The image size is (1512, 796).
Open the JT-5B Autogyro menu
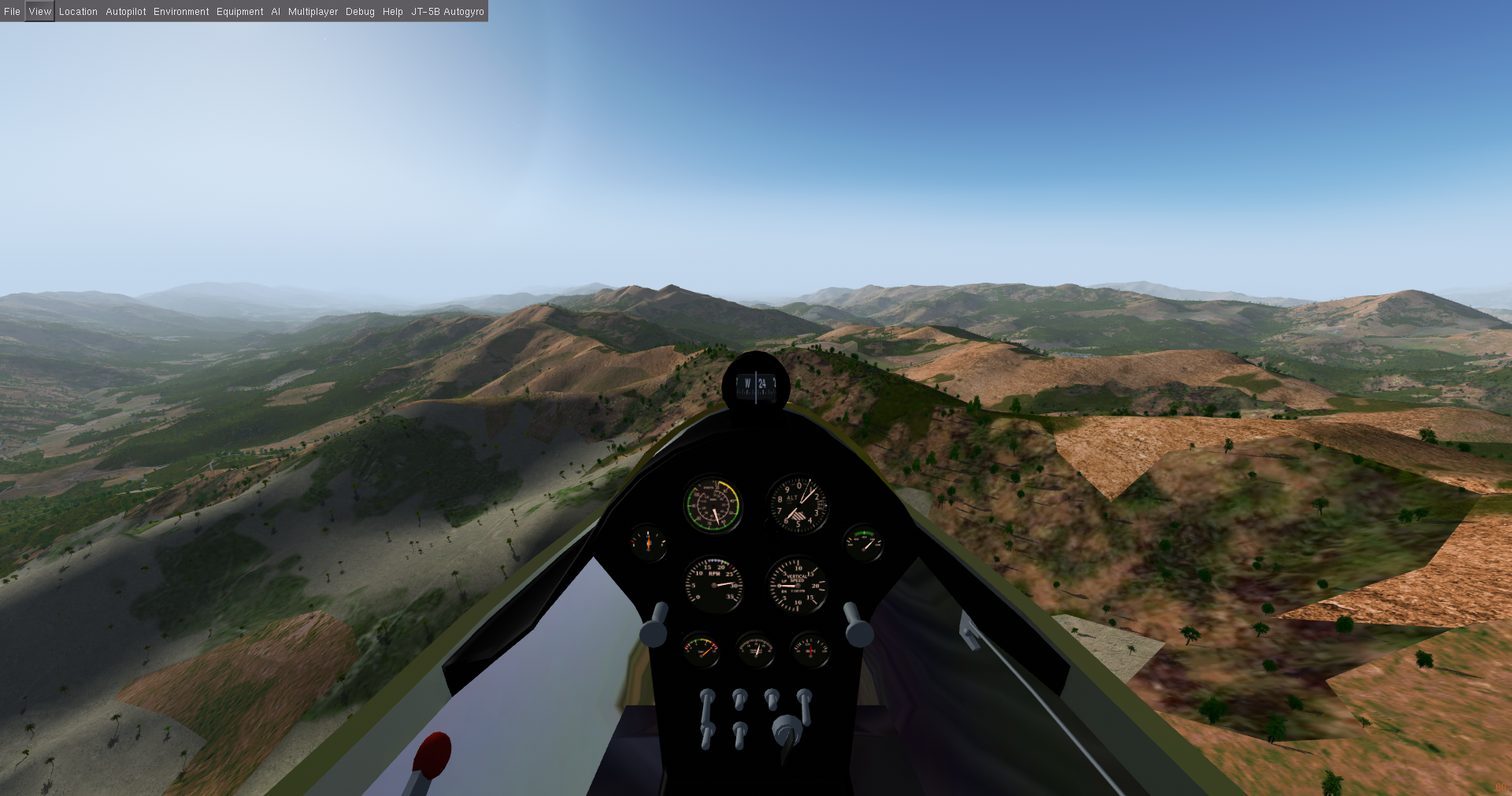[x=447, y=12]
